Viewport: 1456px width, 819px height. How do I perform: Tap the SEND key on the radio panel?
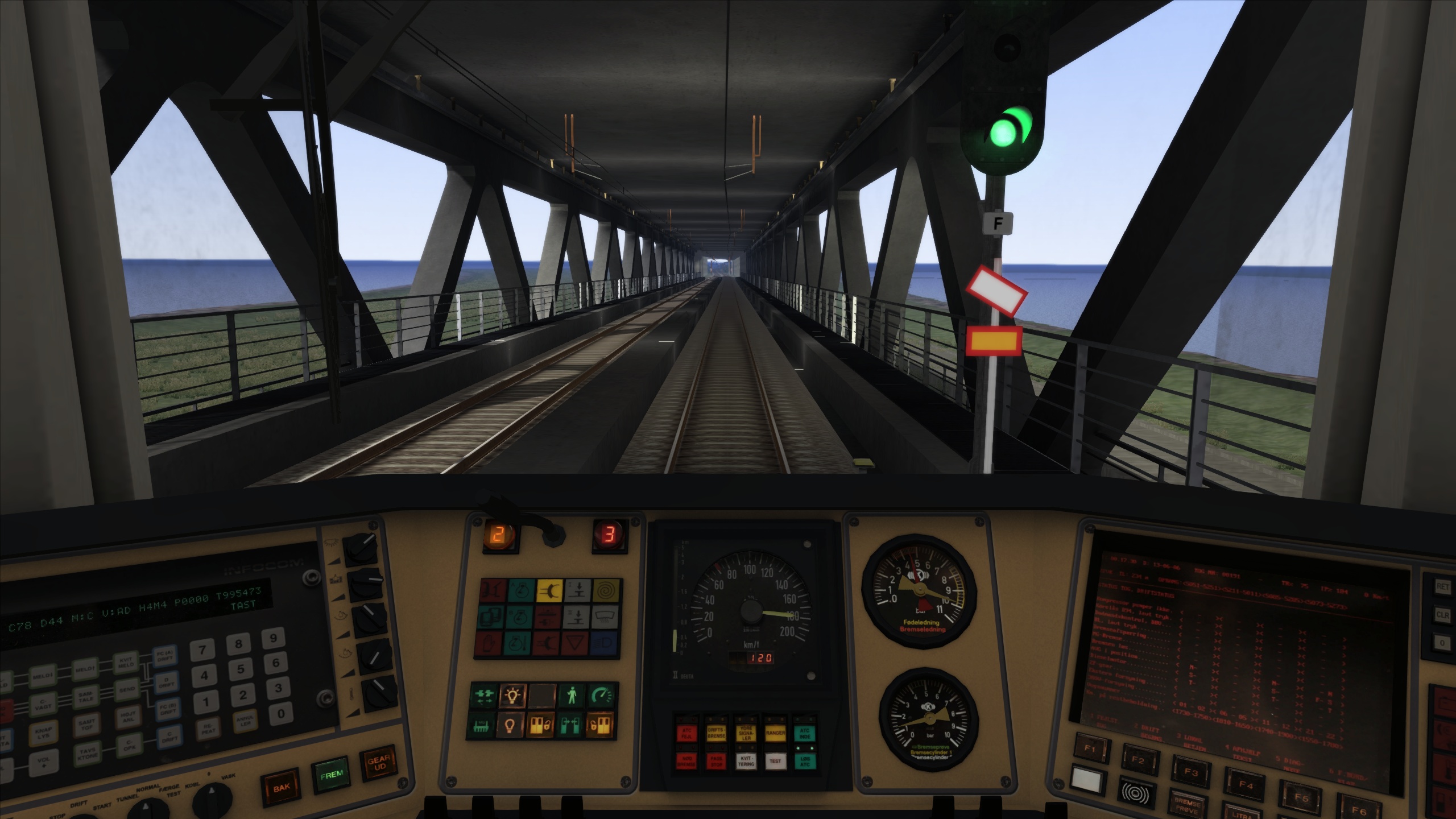tap(127, 689)
